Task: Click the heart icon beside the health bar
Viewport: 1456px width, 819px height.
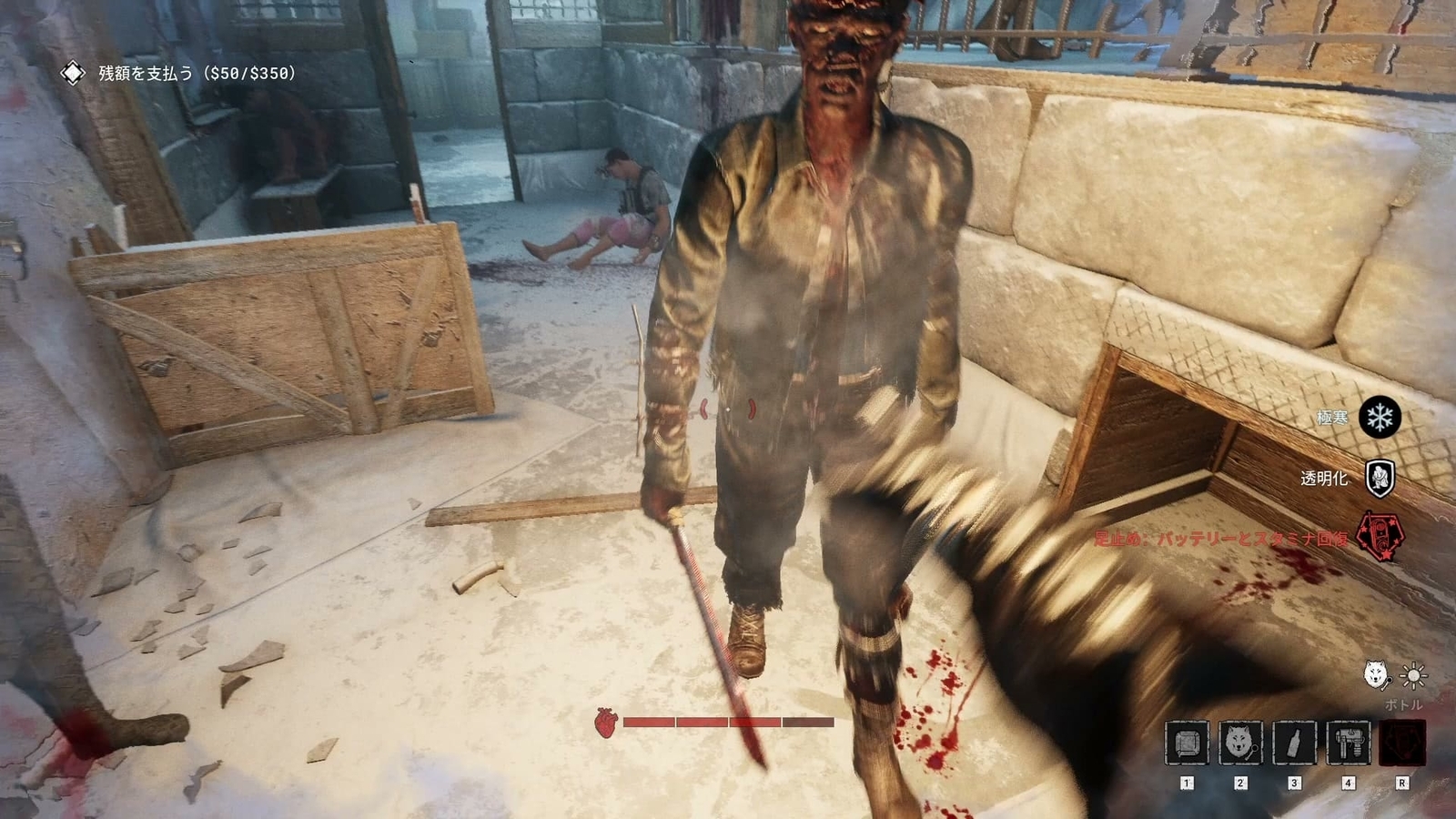Action: tap(605, 724)
